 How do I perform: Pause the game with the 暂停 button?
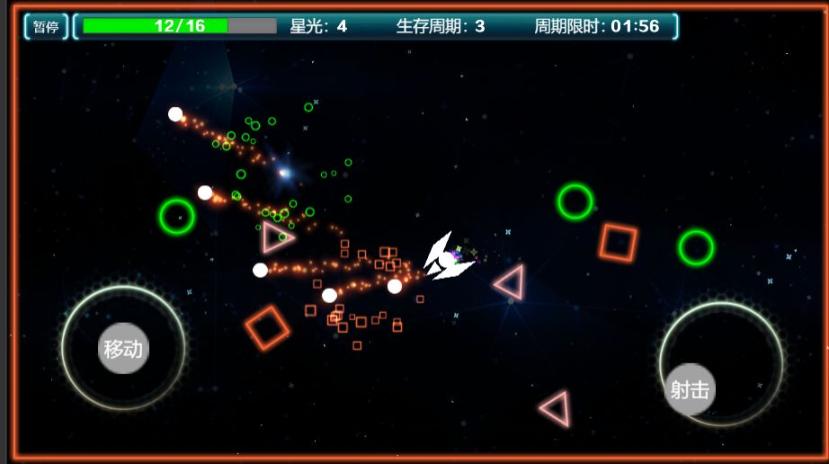click(46, 27)
